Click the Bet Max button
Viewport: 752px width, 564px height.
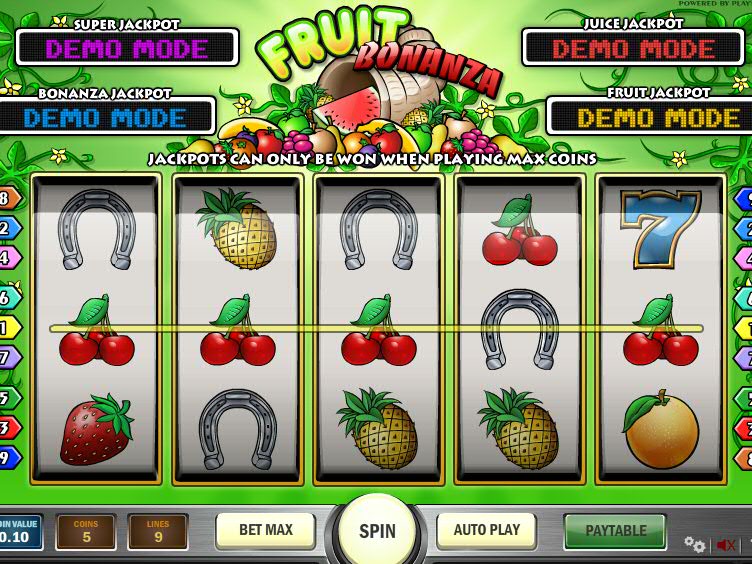click(265, 530)
